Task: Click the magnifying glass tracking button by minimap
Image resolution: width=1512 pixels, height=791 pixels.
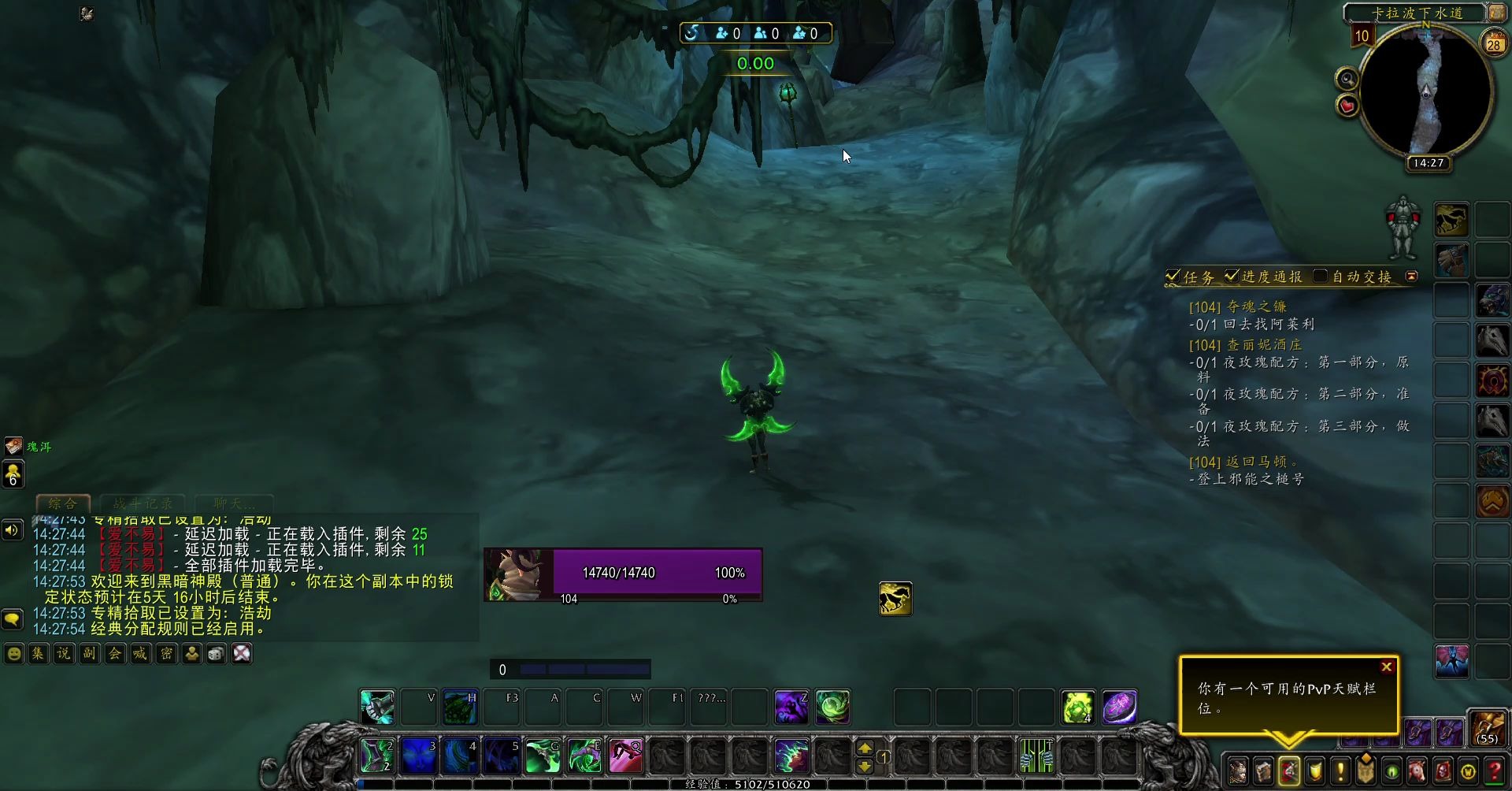Action: click(x=1347, y=79)
